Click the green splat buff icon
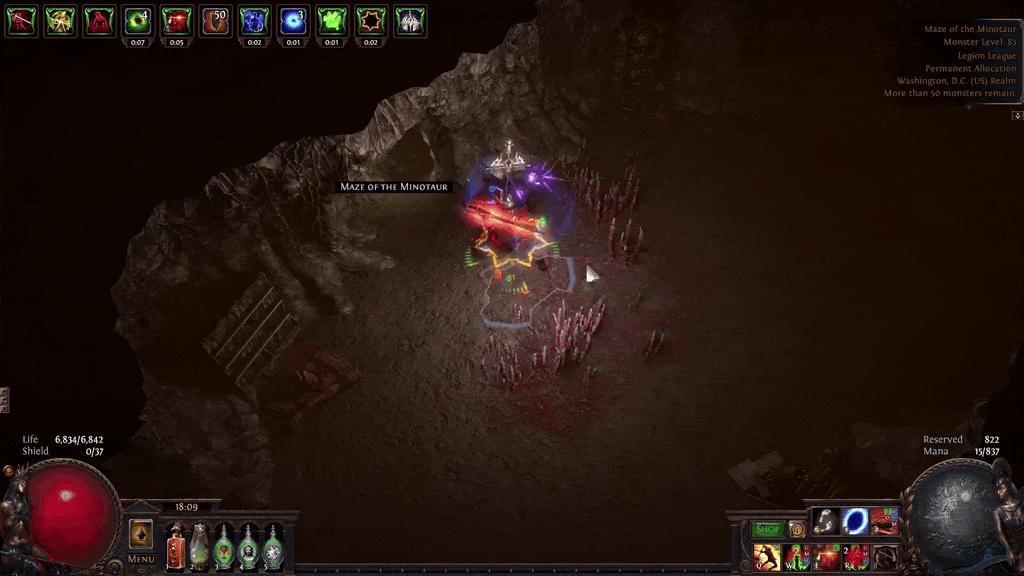Image resolution: width=1024 pixels, height=576 pixels. point(331,20)
